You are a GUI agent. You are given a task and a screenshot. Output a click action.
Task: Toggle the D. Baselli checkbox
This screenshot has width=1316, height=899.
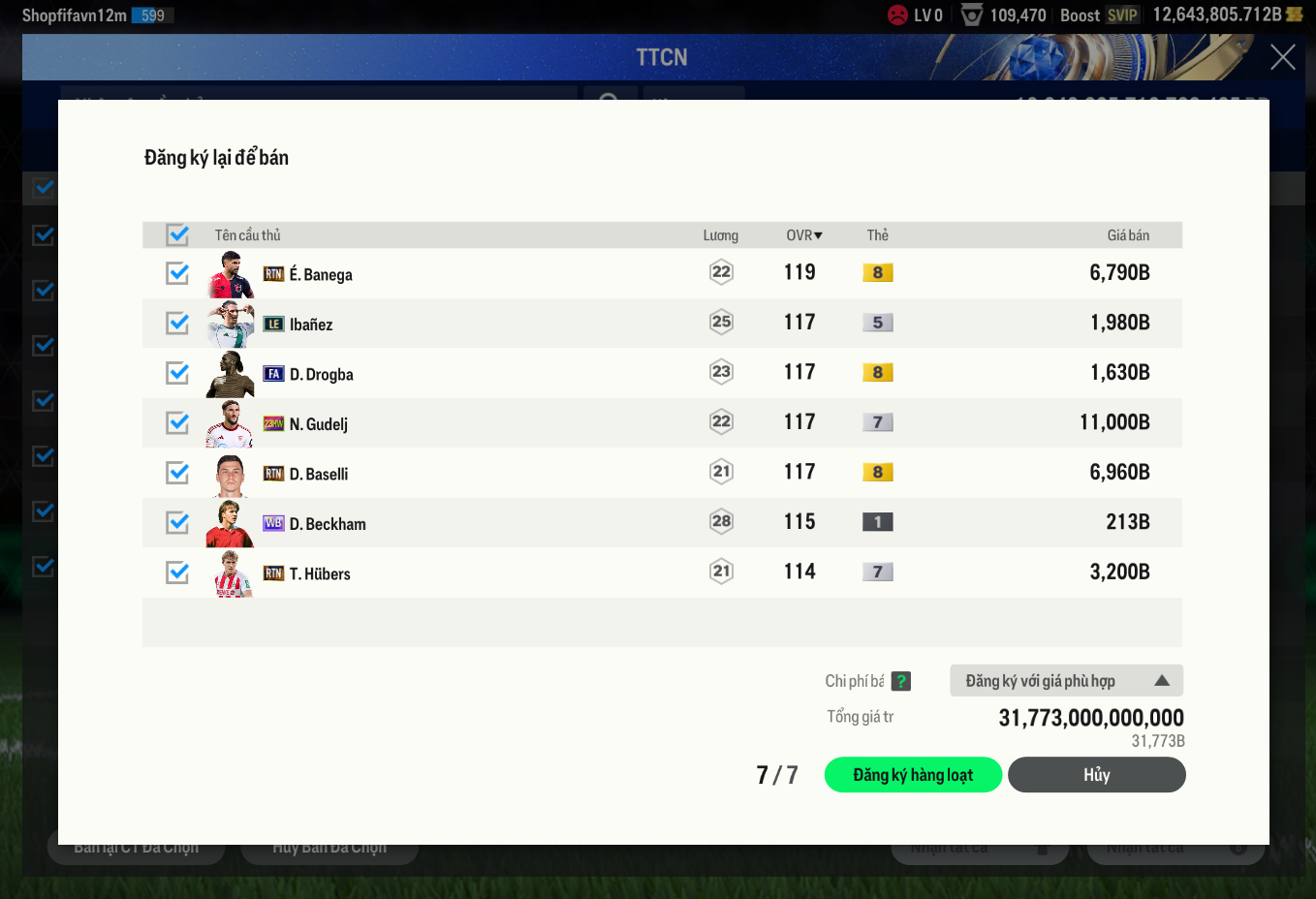click(177, 473)
